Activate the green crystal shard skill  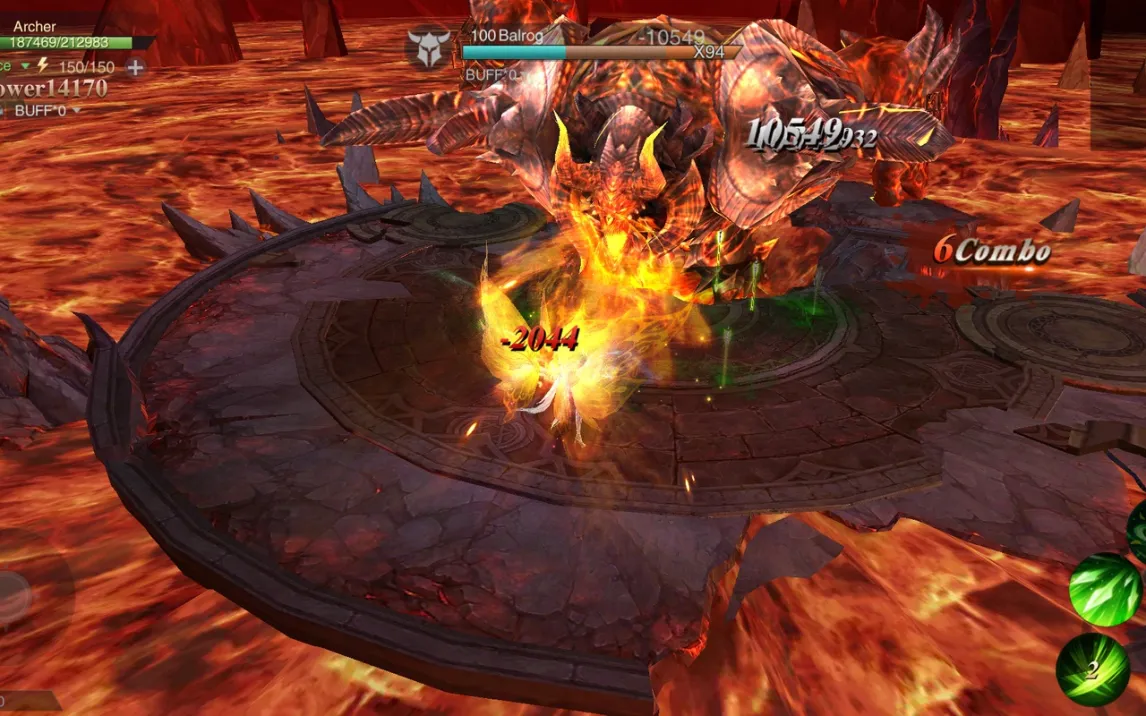click(1104, 589)
